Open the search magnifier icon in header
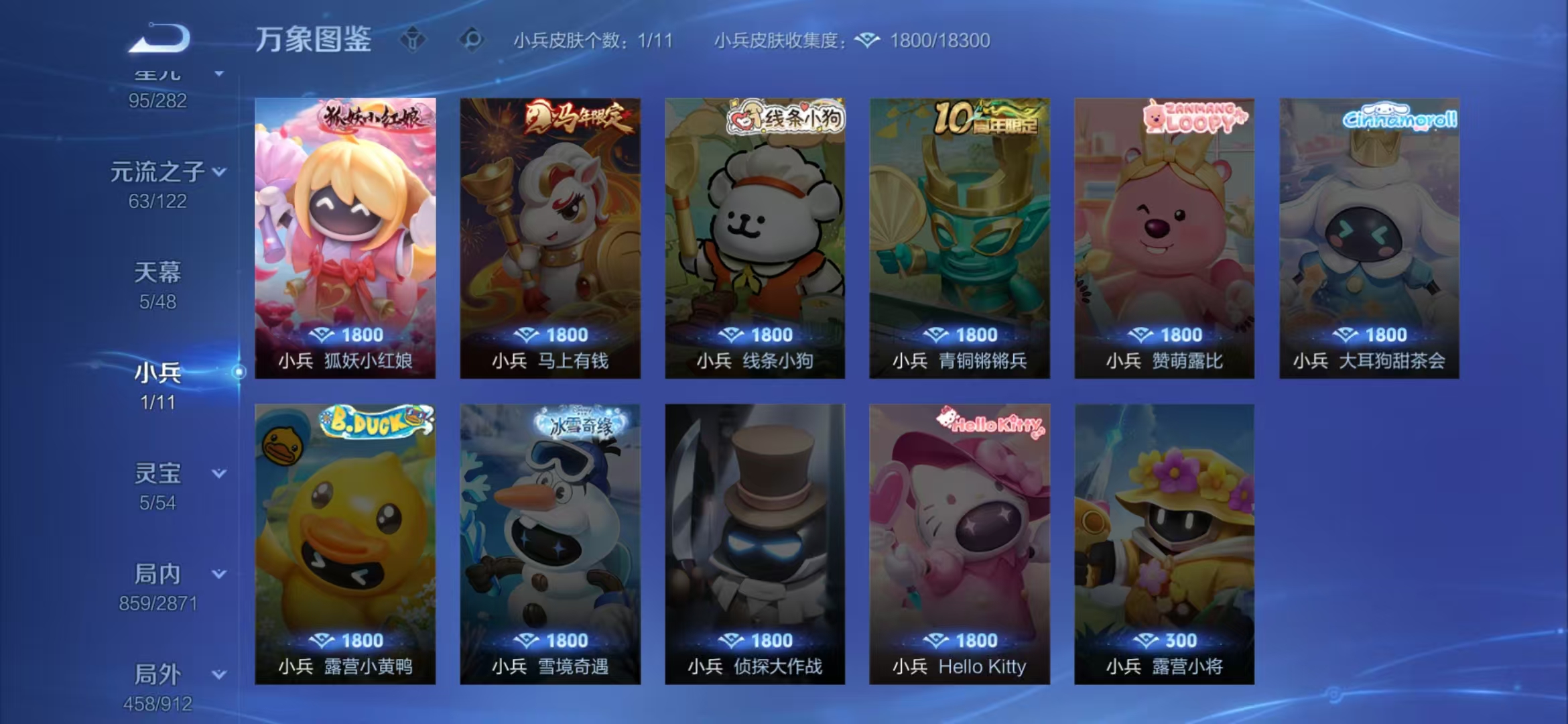Viewport: 1568px width, 724px height. [473, 40]
